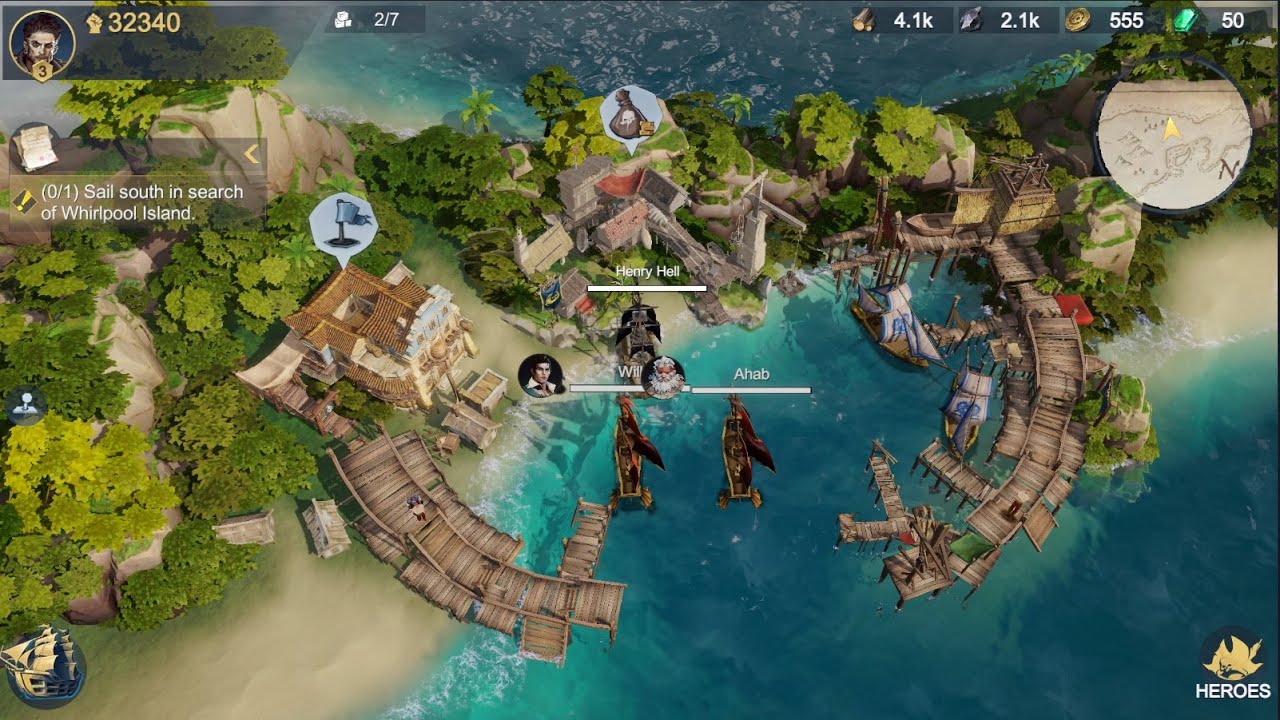
Task: Tap the wood resource counter
Action: click(x=898, y=20)
